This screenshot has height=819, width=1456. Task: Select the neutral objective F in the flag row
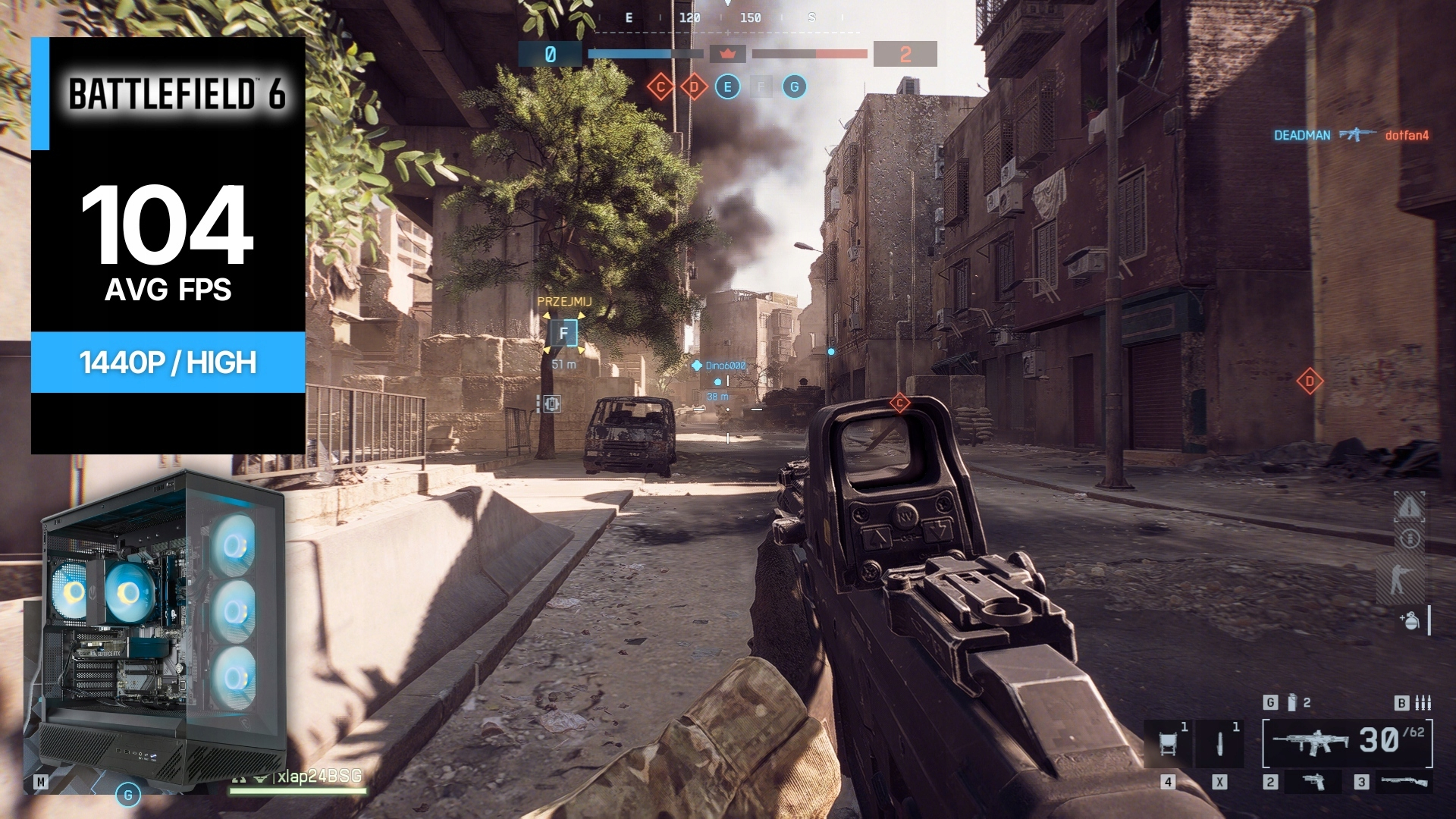(x=761, y=87)
